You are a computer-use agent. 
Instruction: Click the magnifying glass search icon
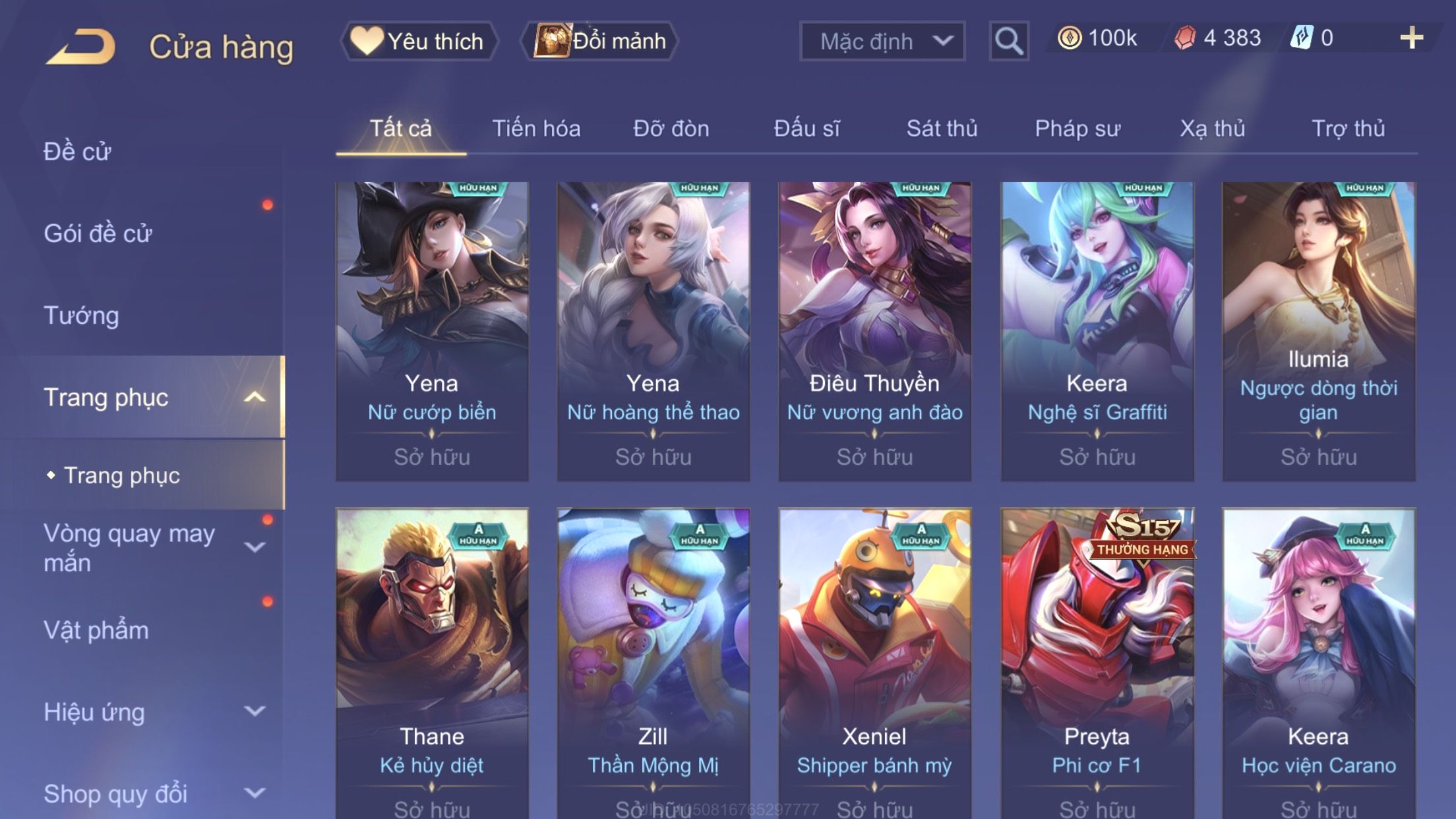tap(1008, 41)
